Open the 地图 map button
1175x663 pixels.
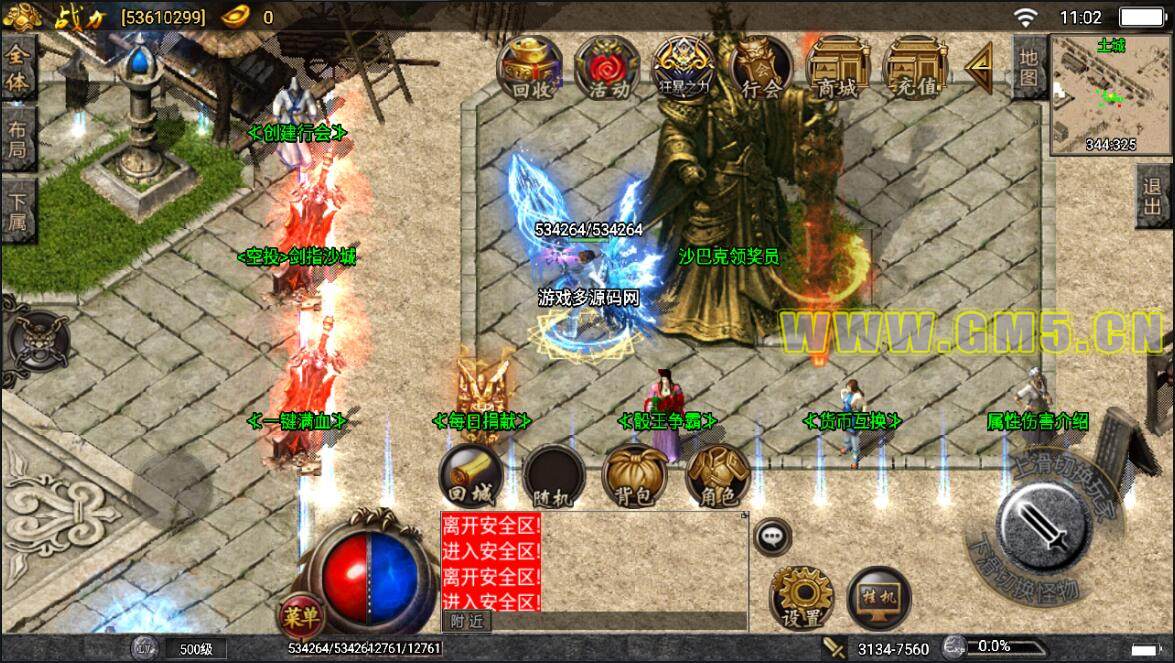pyautogui.click(x=1029, y=67)
